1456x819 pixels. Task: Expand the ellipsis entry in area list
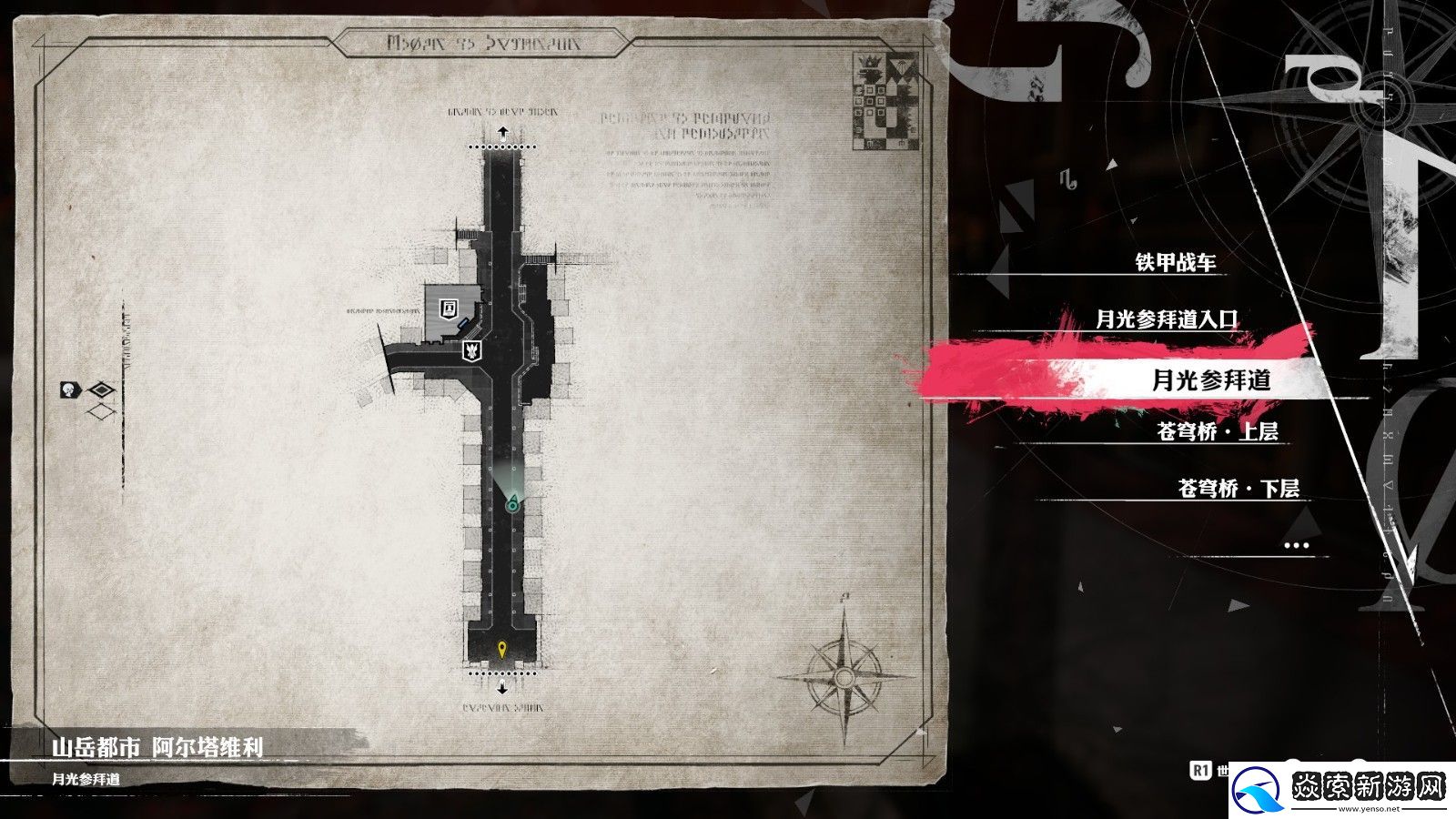(x=1295, y=545)
